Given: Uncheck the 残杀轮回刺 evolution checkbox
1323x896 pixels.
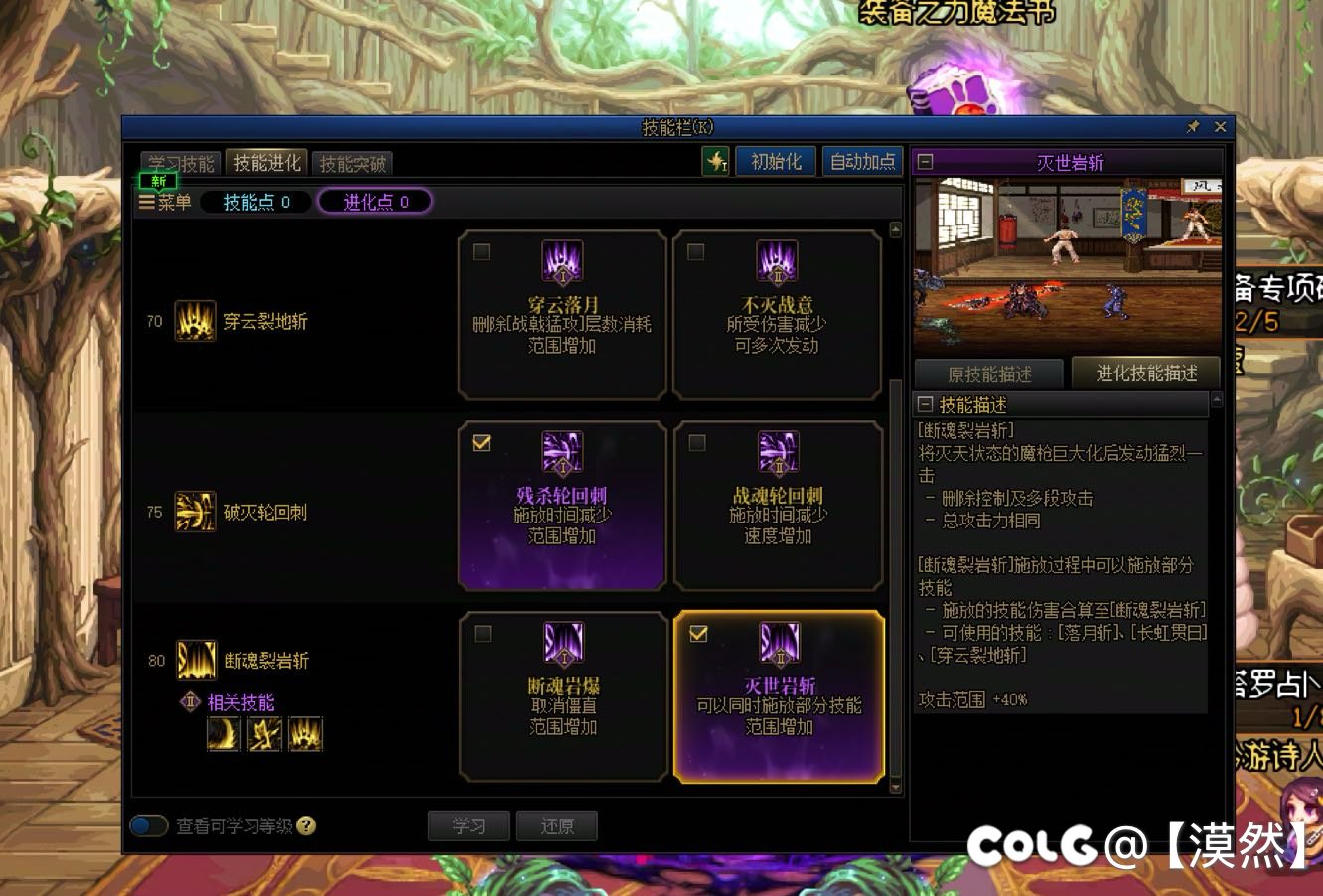Looking at the screenshot, I should (x=482, y=443).
